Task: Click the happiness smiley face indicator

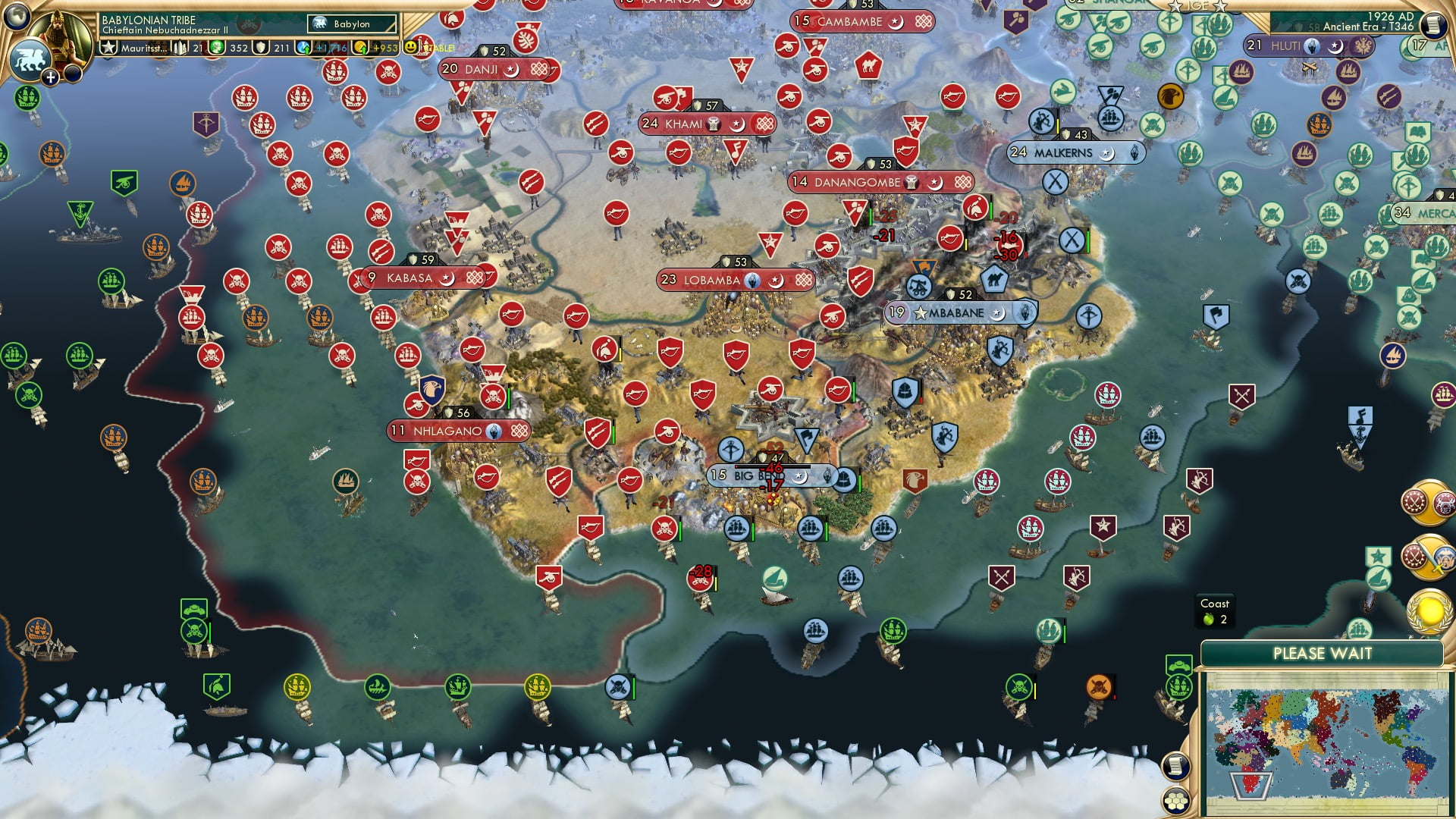Action: click(x=409, y=46)
